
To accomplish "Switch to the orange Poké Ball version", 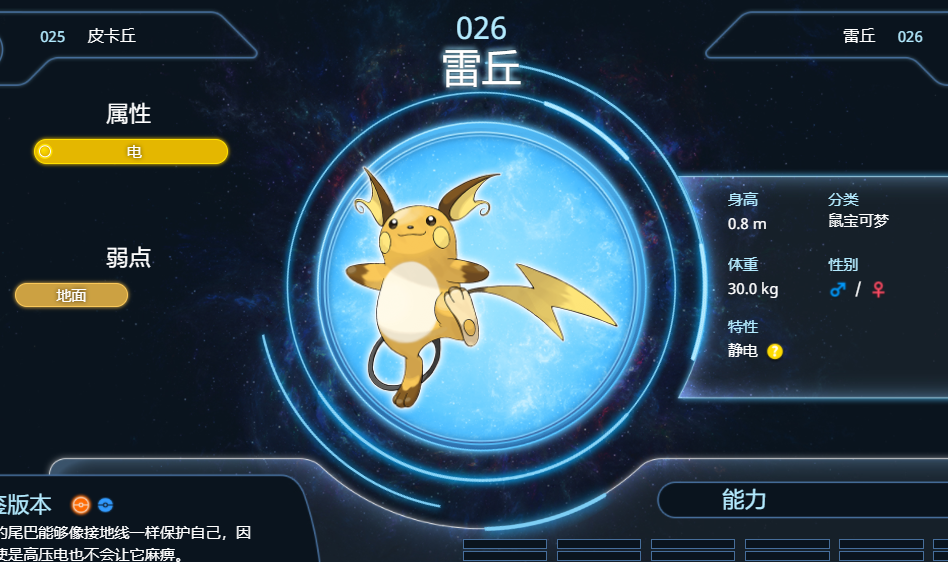I will click(81, 505).
